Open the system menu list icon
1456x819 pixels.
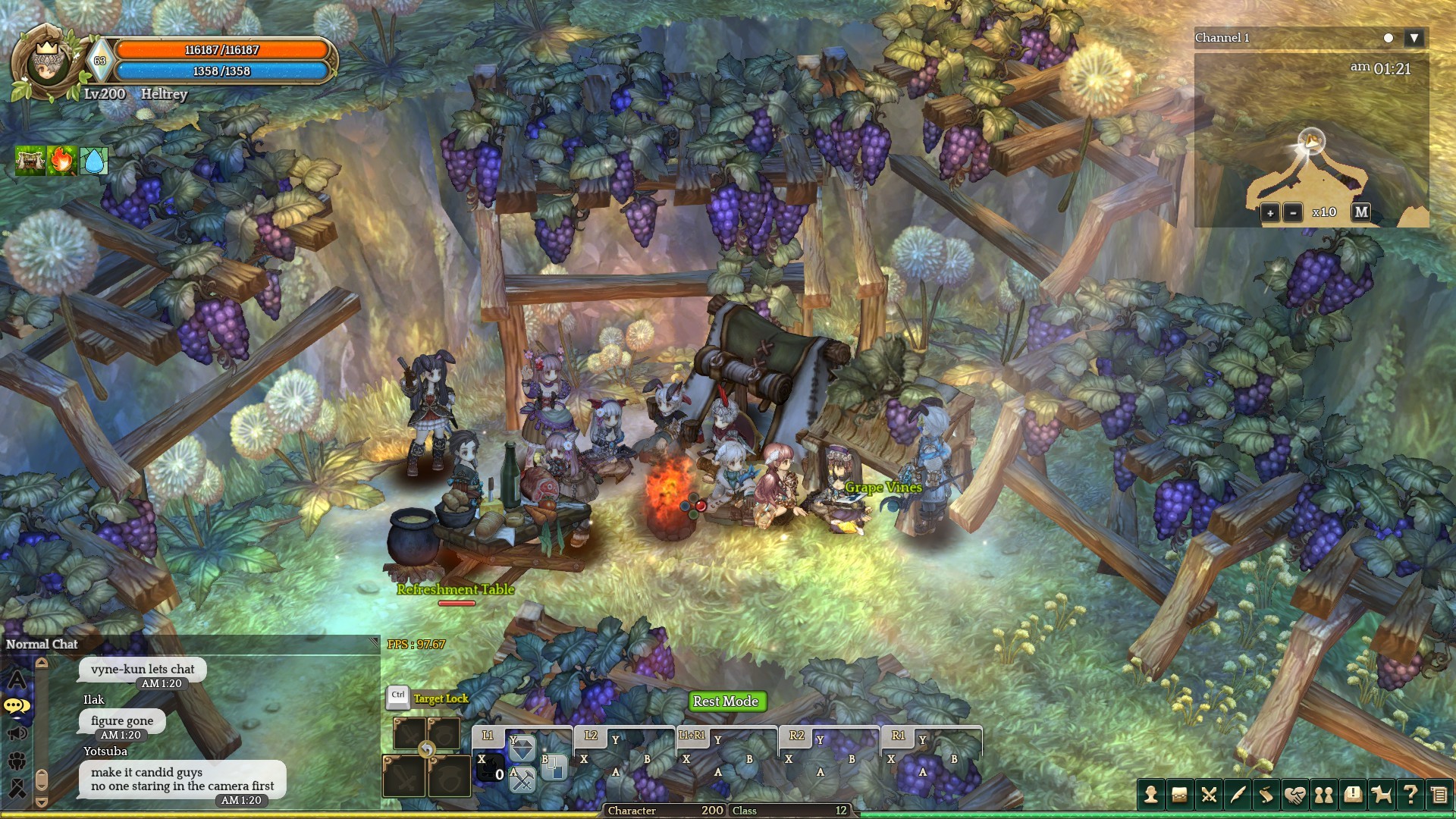click(1439, 794)
